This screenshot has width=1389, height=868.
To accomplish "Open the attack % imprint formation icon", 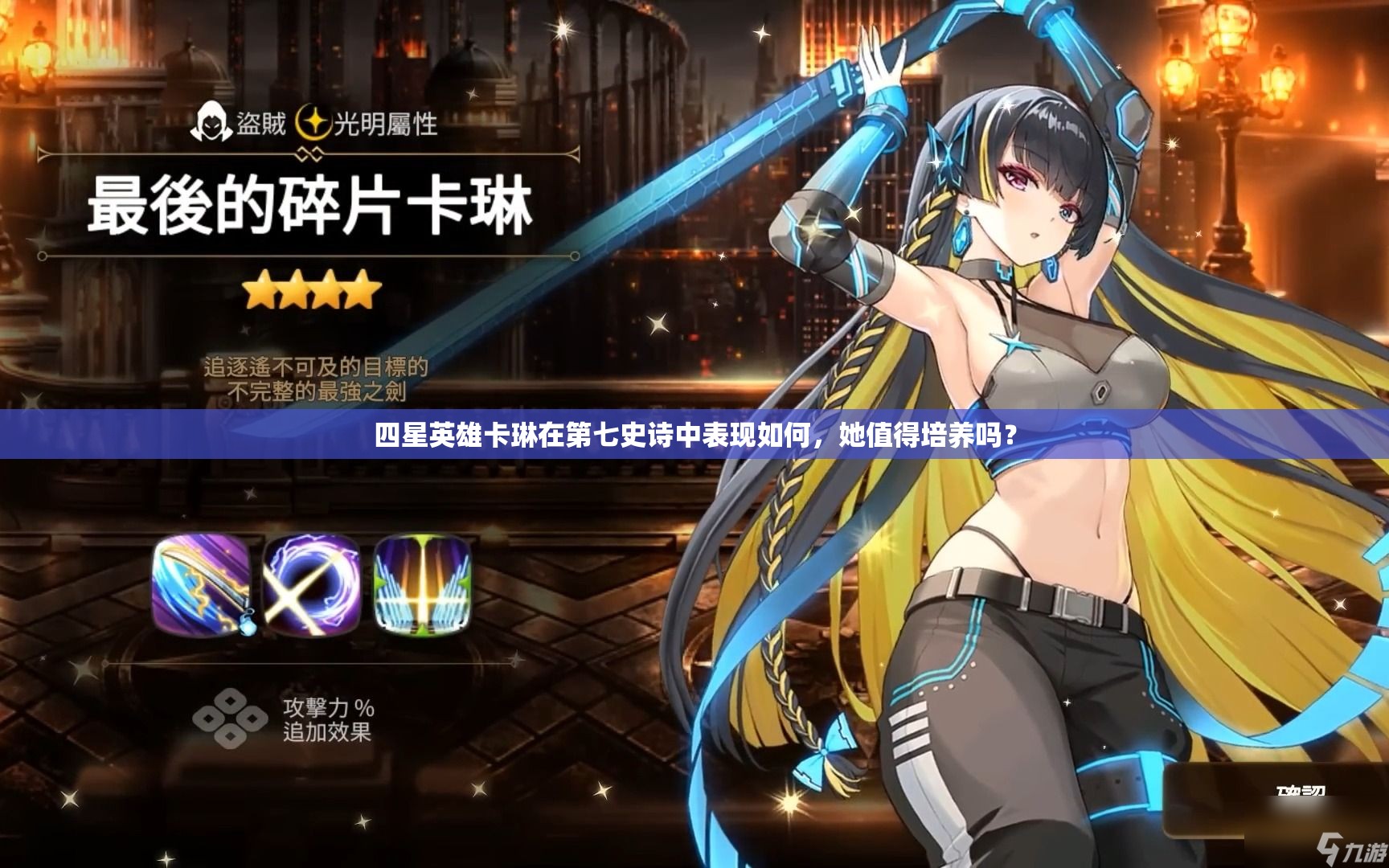I will coord(230,719).
